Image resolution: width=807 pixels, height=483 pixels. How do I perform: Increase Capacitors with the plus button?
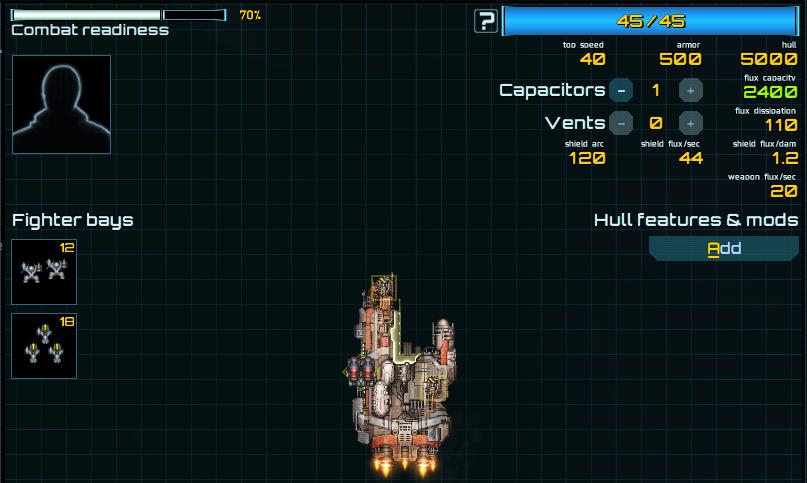point(690,90)
